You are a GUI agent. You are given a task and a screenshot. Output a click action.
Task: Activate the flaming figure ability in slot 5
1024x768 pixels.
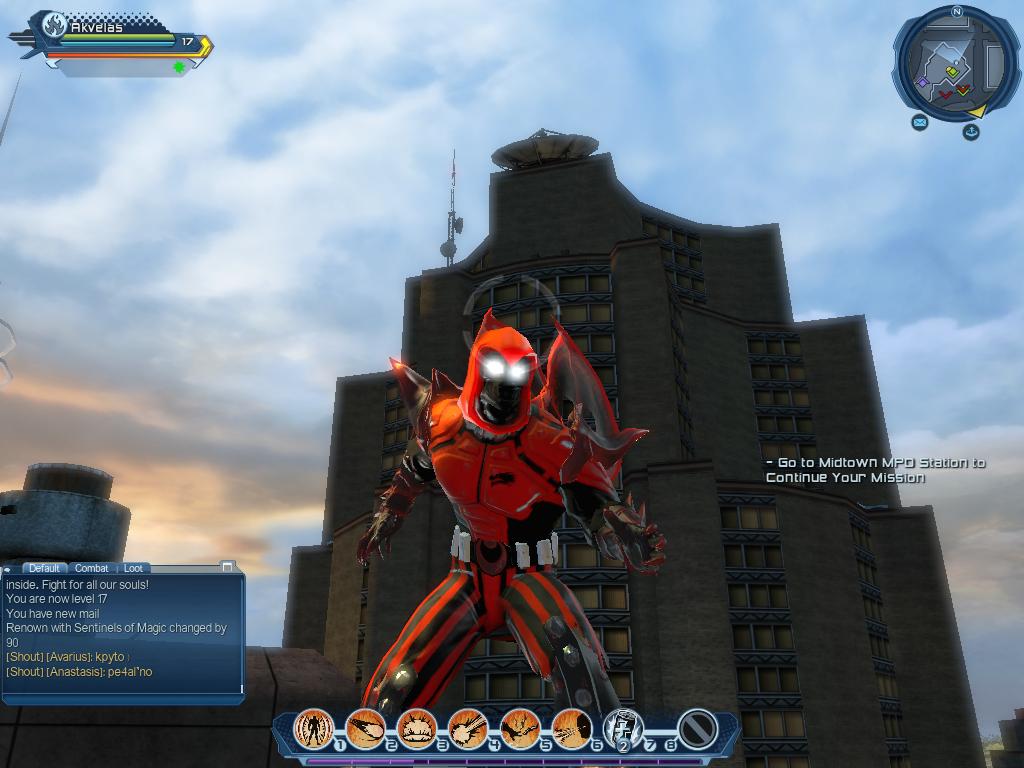pyautogui.click(x=520, y=729)
